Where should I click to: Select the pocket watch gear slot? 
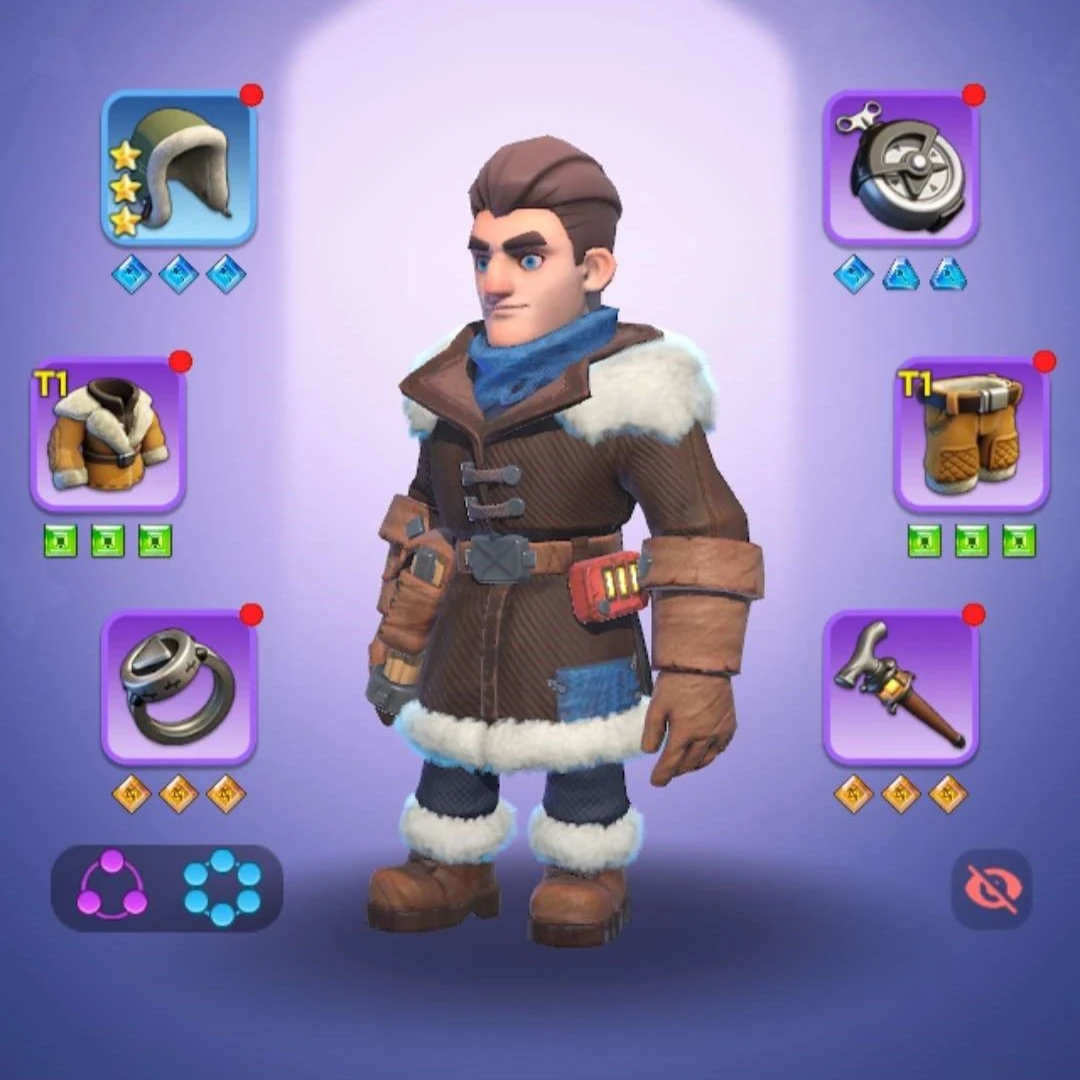point(901,168)
